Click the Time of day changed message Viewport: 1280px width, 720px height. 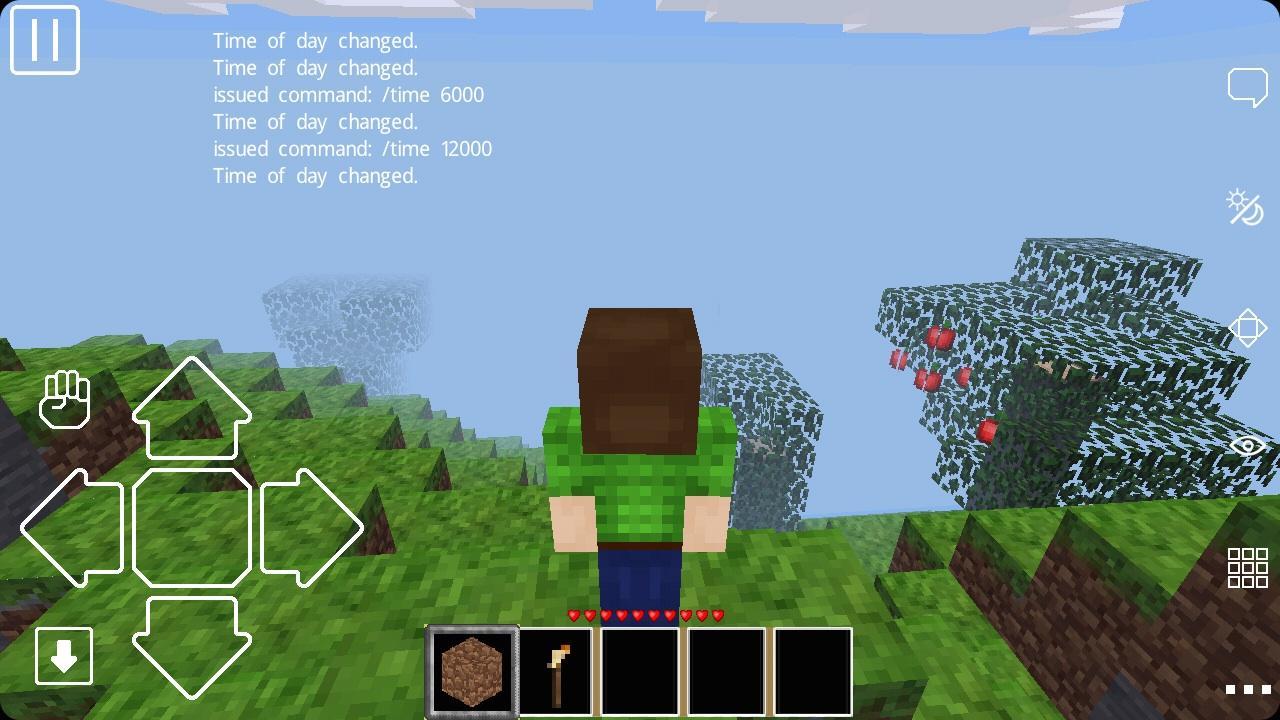pyautogui.click(x=315, y=41)
